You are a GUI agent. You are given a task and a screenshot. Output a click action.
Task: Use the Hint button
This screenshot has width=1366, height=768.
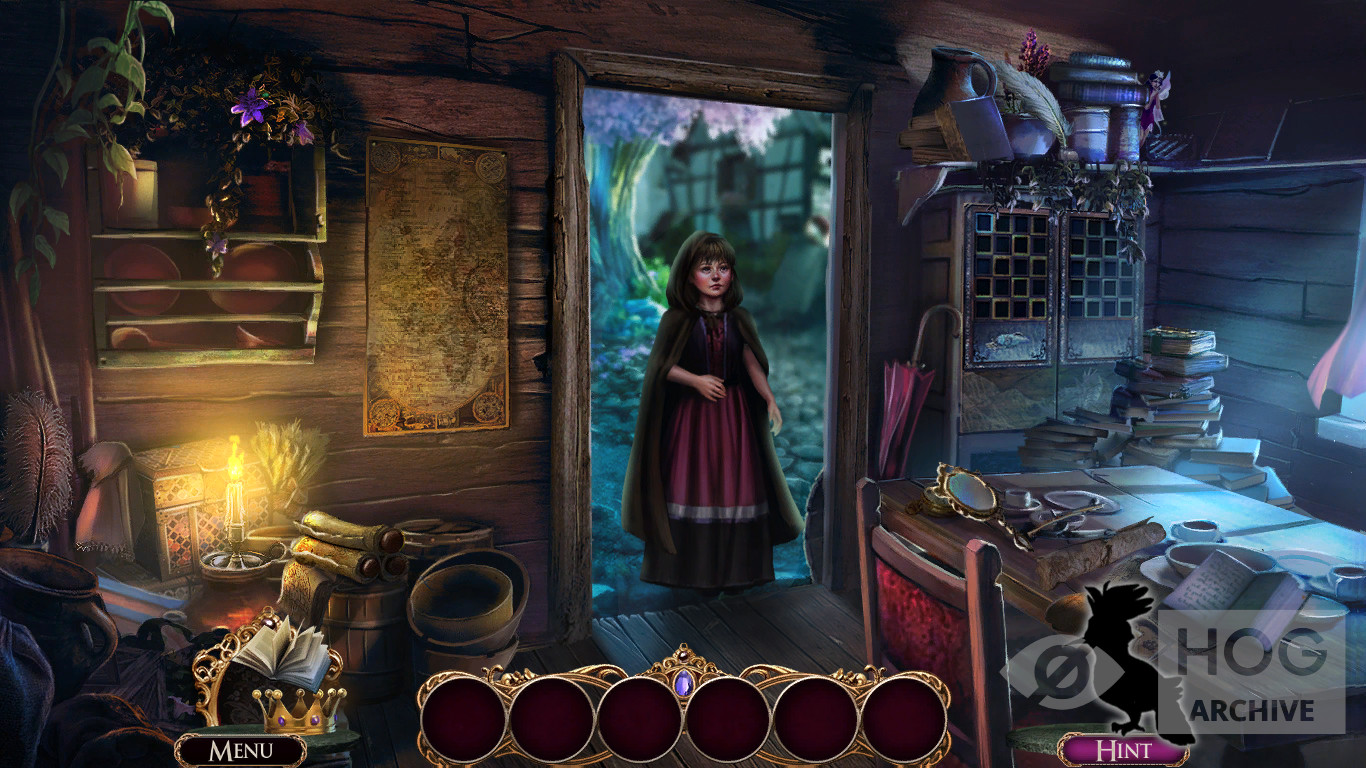[1123, 750]
